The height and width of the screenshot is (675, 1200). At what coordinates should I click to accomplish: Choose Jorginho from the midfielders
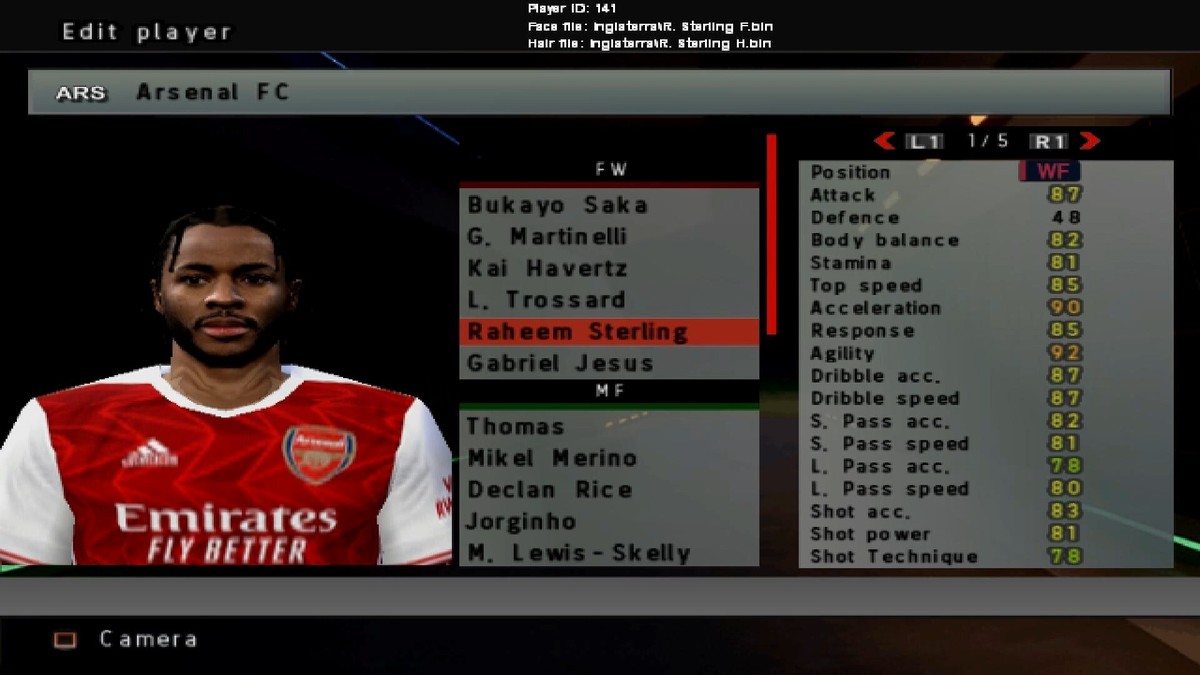[522, 522]
